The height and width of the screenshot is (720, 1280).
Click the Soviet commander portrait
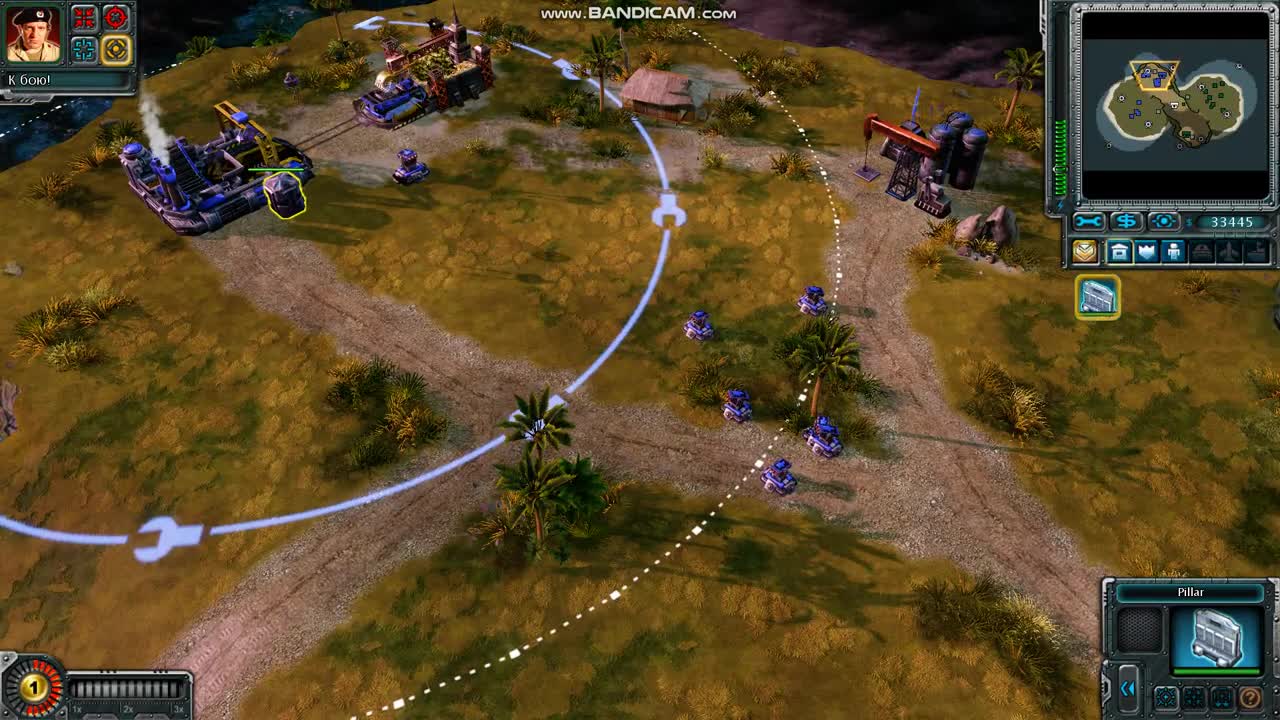click(33, 33)
